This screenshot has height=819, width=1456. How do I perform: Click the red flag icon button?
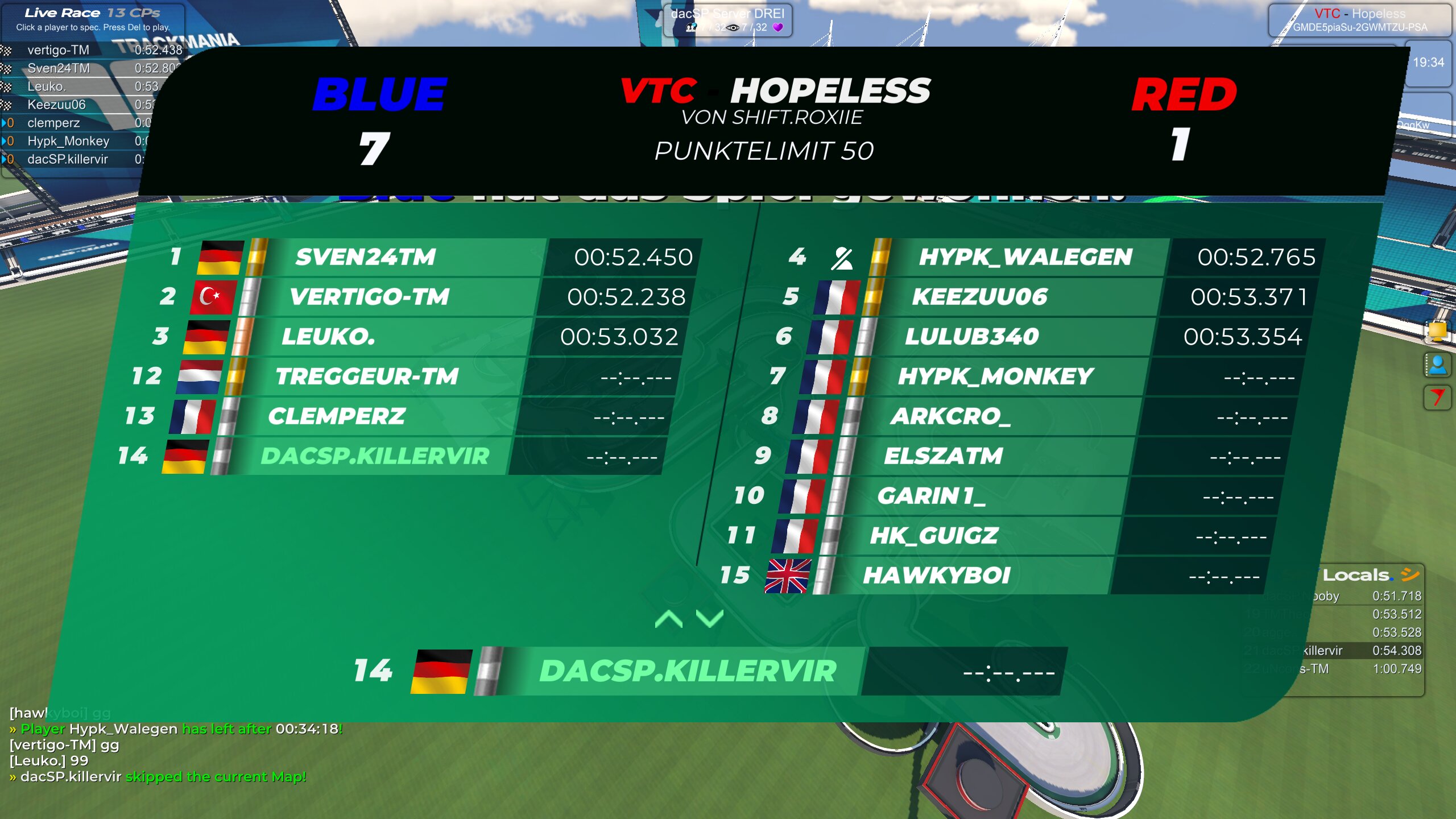1437,396
